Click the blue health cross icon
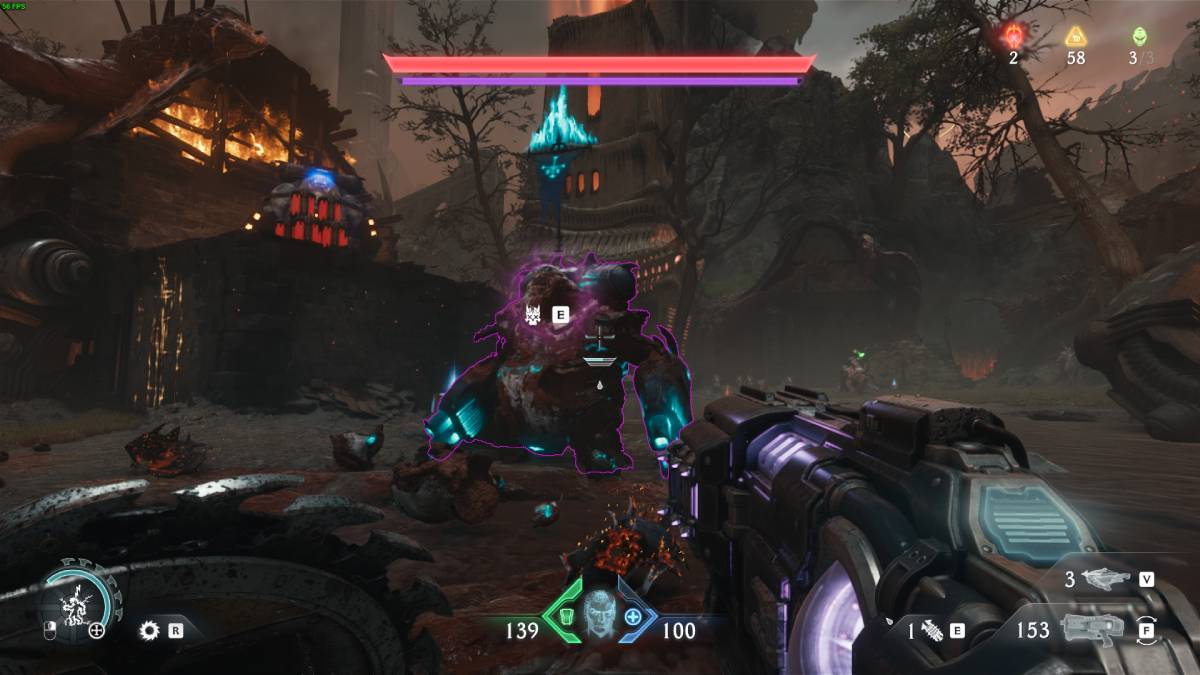Image resolution: width=1200 pixels, height=675 pixels. [x=633, y=616]
